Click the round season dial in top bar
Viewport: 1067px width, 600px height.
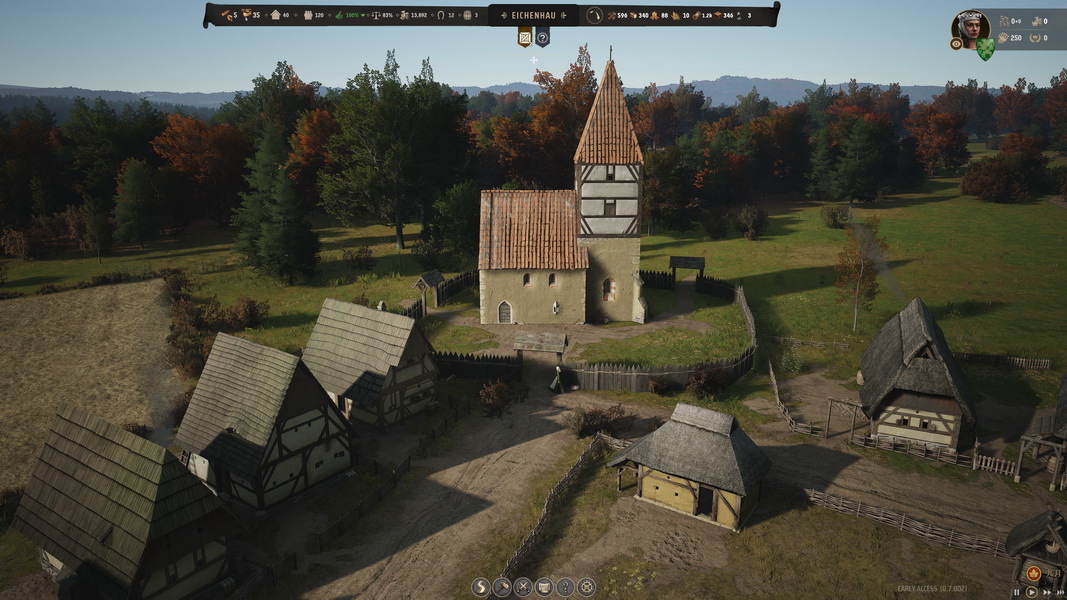tap(594, 15)
